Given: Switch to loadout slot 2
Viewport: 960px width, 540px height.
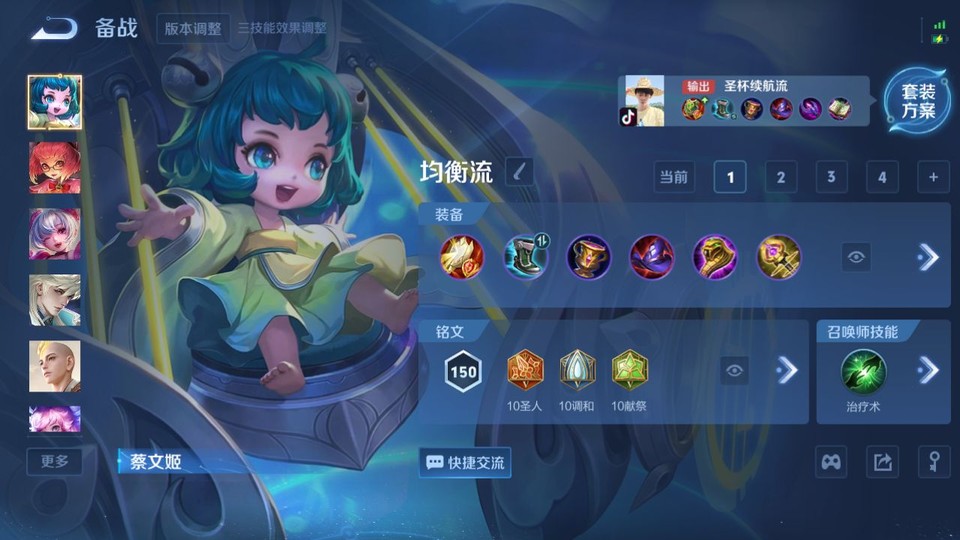Looking at the screenshot, I should click(780, 177).
